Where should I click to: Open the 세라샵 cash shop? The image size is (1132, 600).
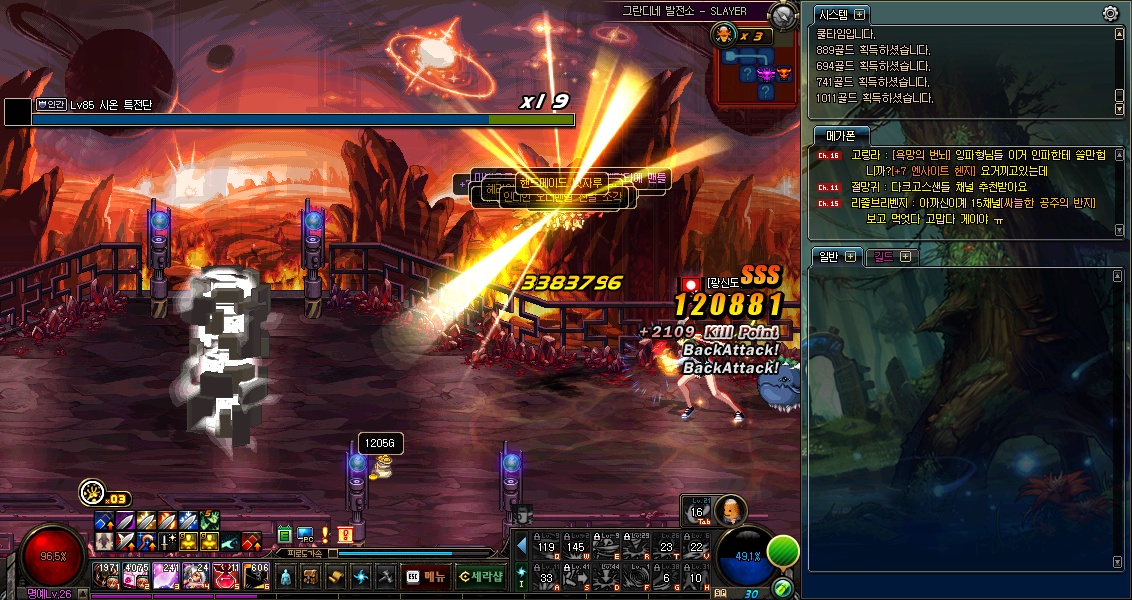[480, 576]
